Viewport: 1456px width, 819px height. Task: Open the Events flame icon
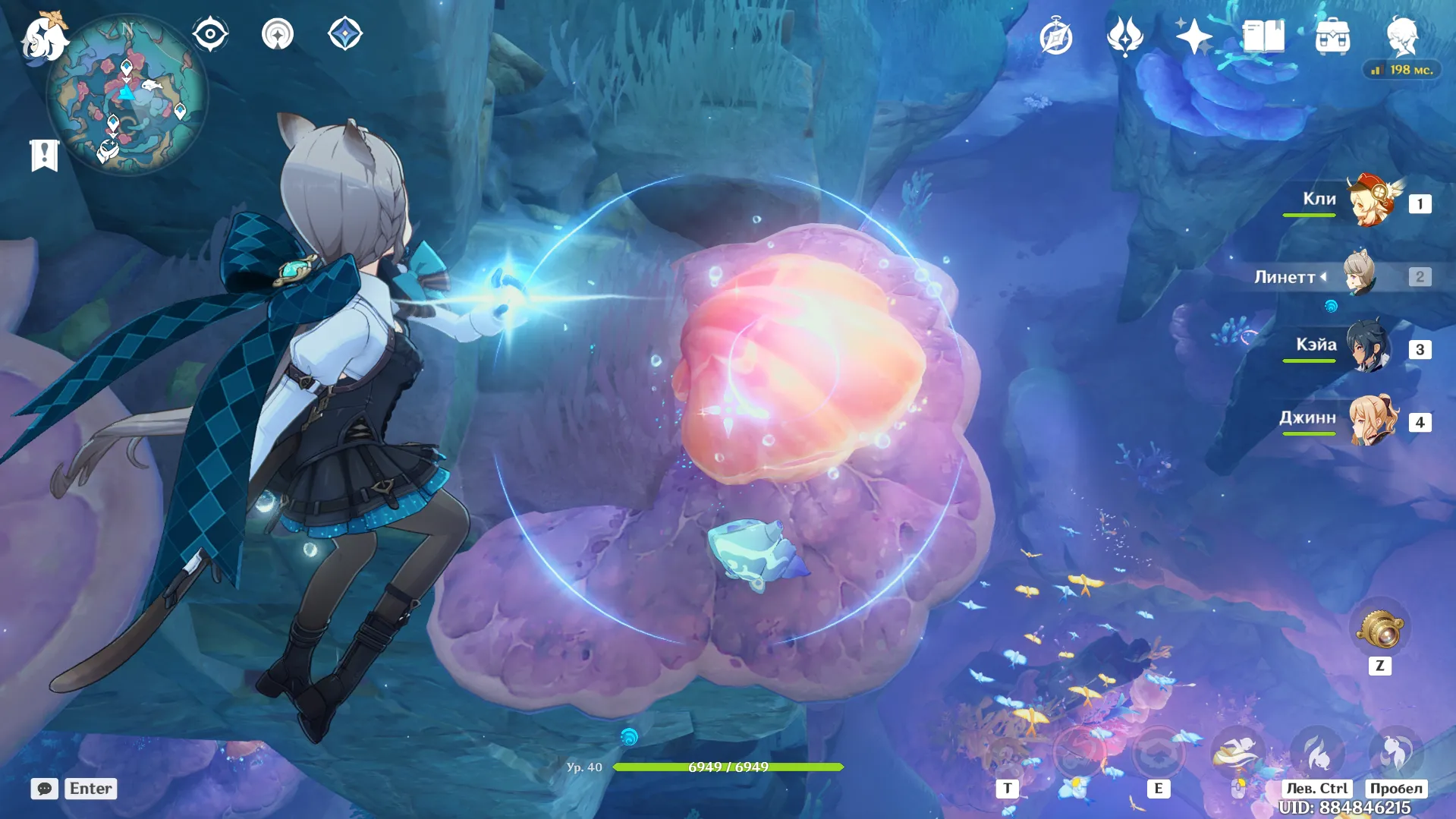point(1124,36)
